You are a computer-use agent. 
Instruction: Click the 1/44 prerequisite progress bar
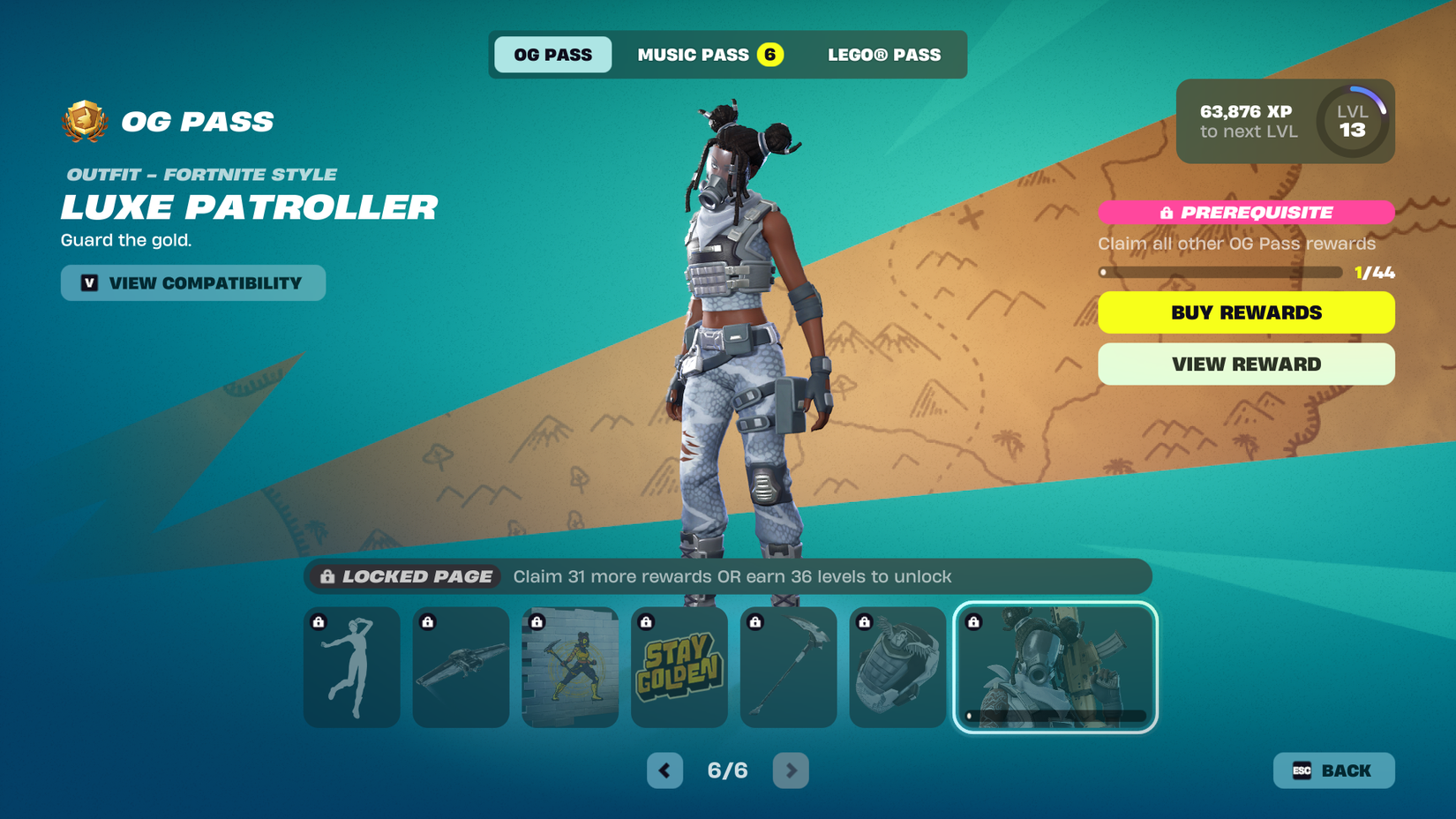point(1221,272)
